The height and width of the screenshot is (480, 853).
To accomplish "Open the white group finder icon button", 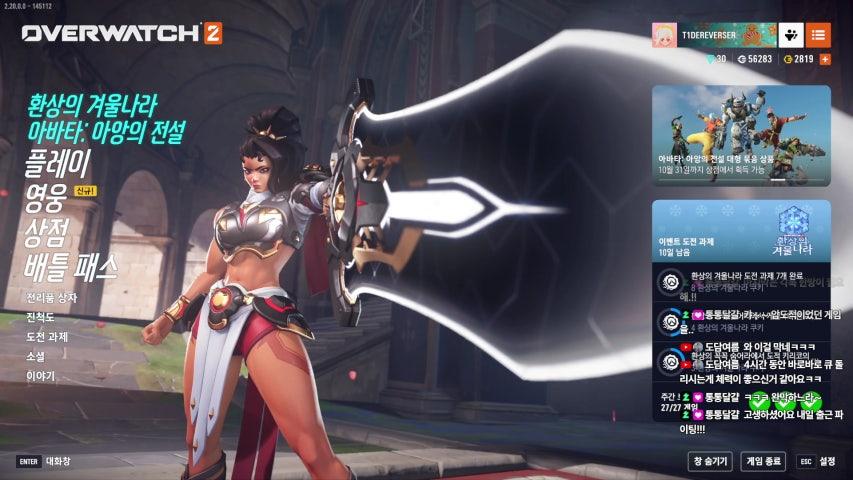I will 790,35.
